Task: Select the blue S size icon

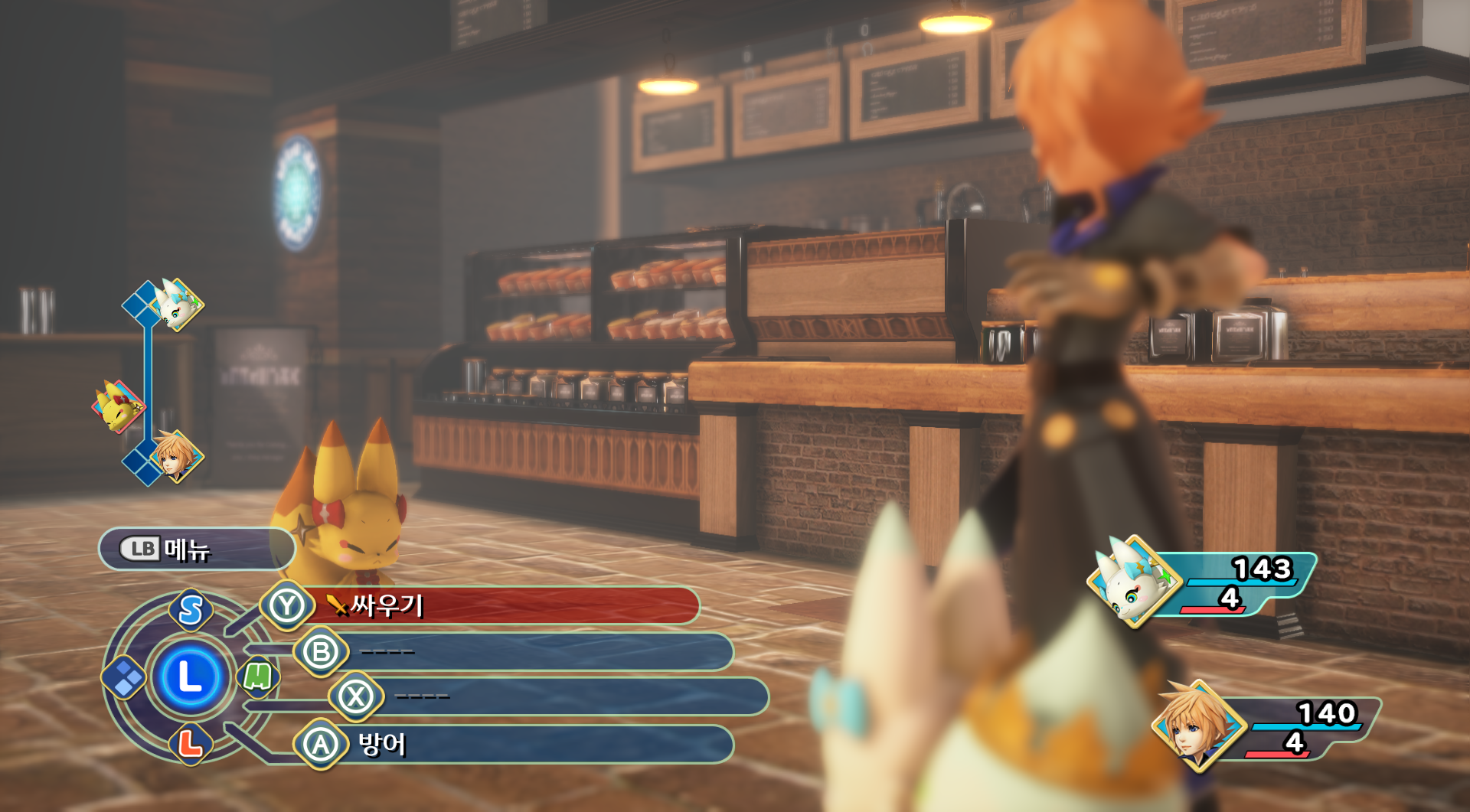Action: (x=191, y=610)
